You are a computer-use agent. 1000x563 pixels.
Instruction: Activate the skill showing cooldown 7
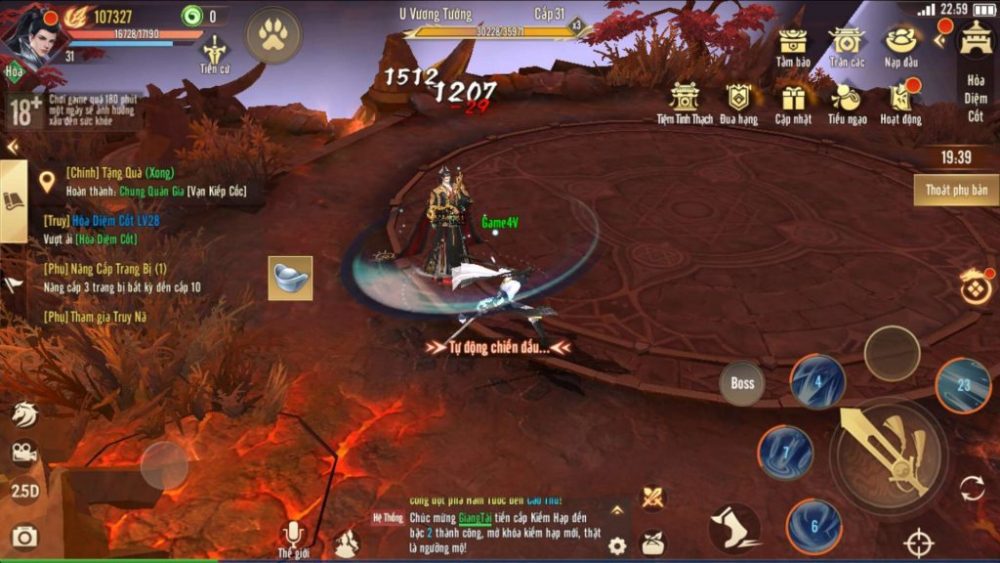(x=785, y=453)
